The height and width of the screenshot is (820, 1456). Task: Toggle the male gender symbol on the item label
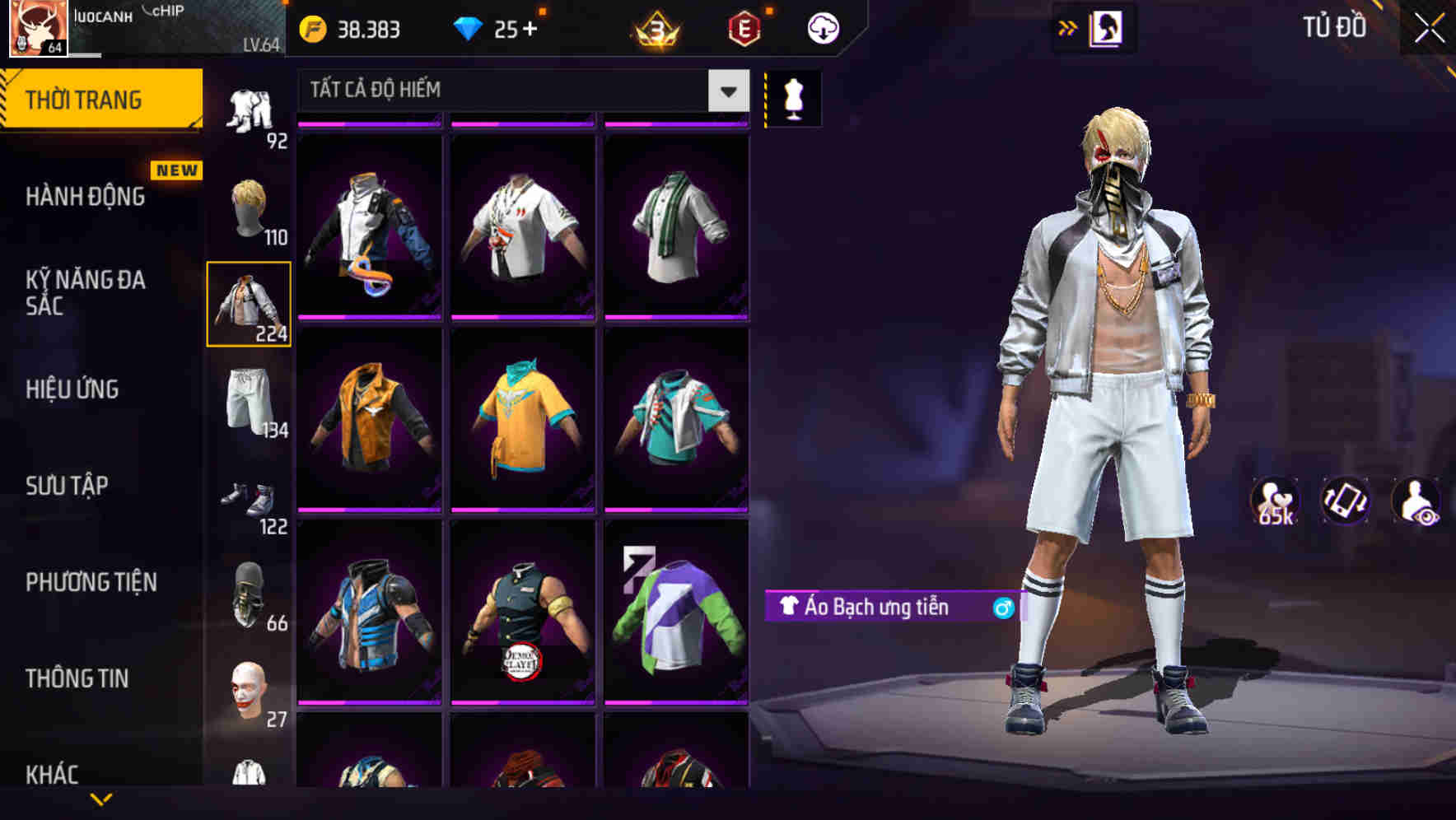click(1001, 608)
